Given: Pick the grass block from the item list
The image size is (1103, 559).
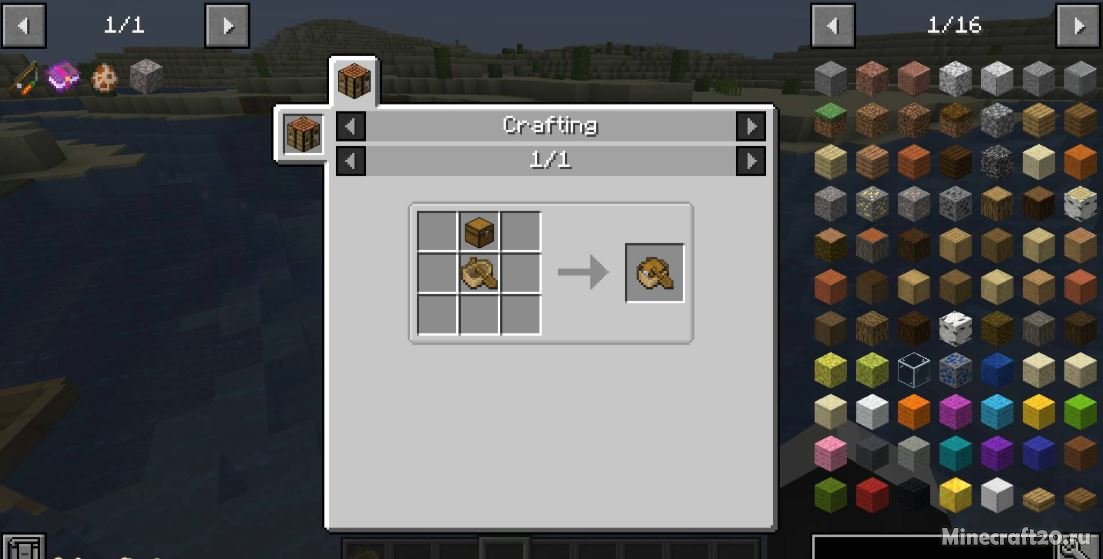Looking at the screenshot, I should click(830, 119).
